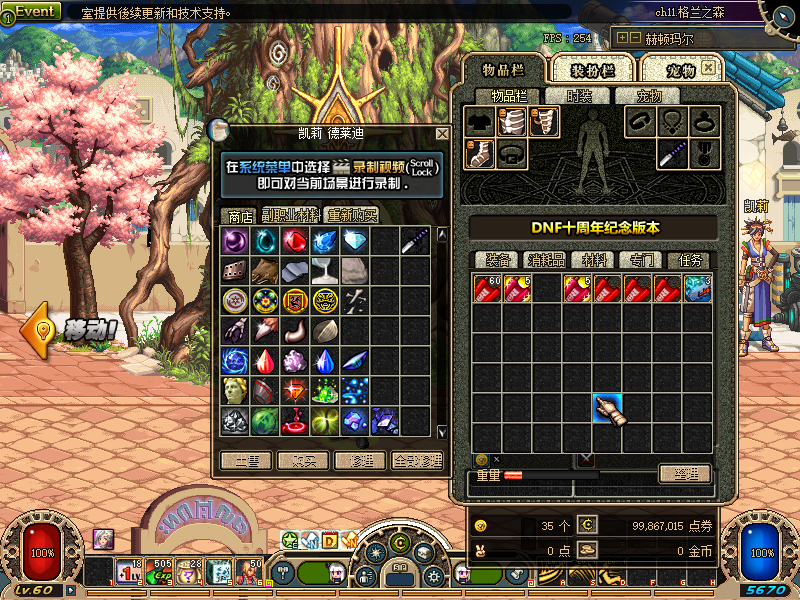The image size is (800, 600).
Task: Click the 购买 buy button
Action: tap(303, 461)
